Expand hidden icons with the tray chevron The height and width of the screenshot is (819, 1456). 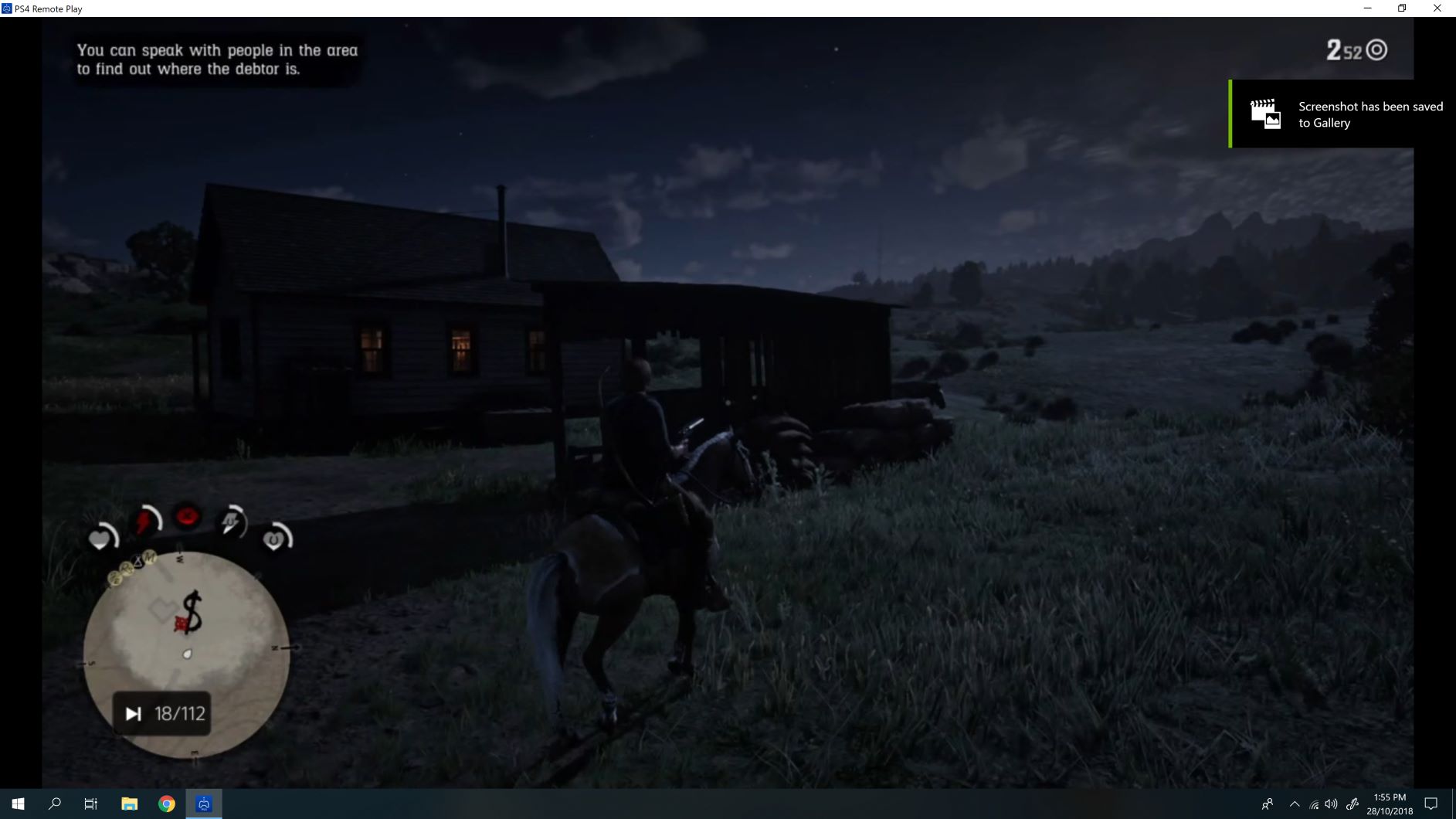tap(1295, 804)
